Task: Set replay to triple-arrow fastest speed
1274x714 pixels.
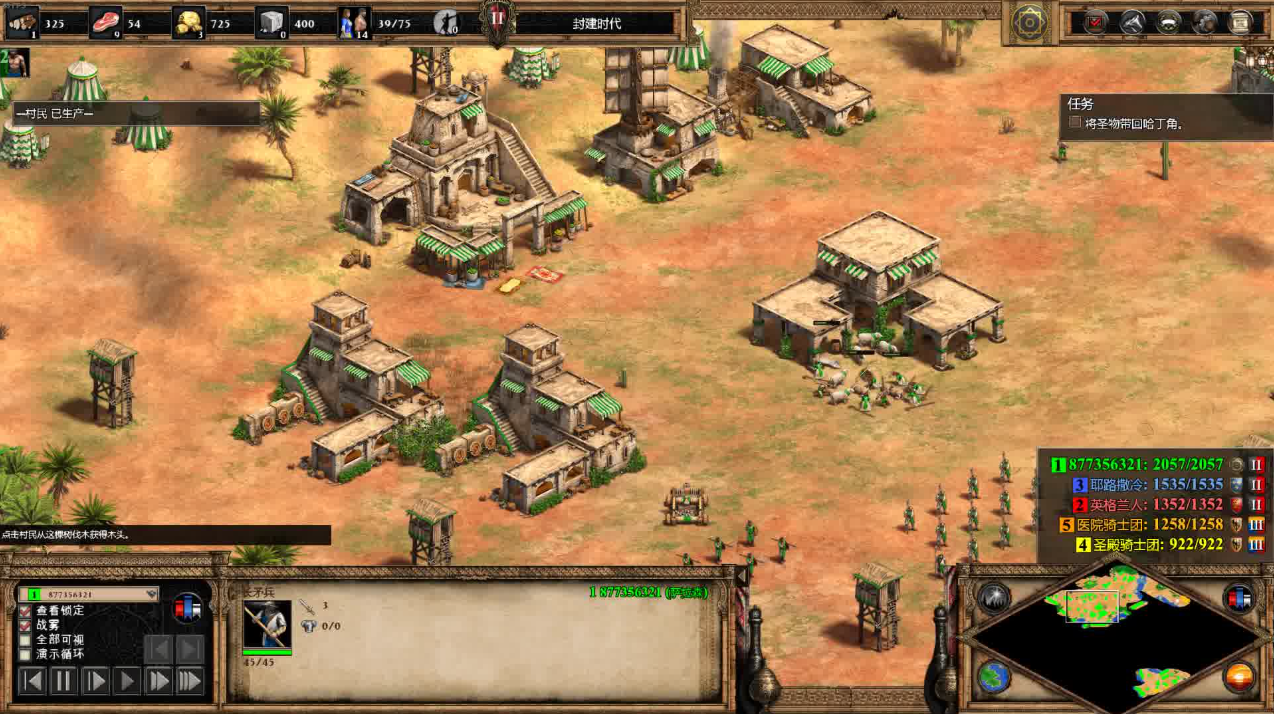Action: 190,682
